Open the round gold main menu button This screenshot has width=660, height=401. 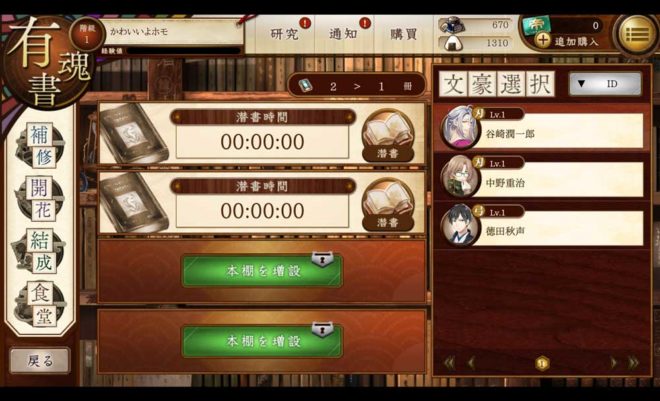635,34
